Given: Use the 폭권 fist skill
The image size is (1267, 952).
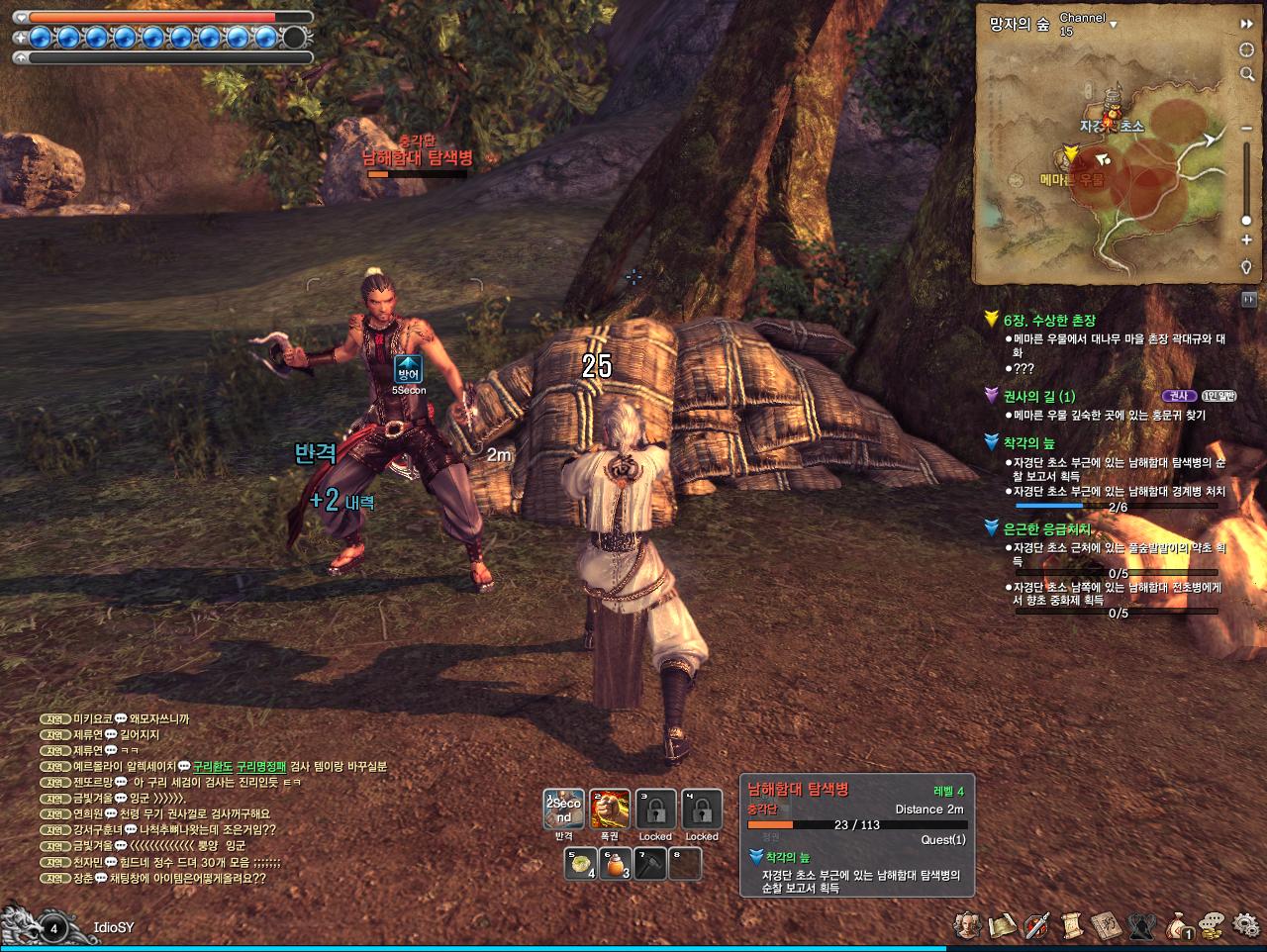Looking at the screenshot, I should pyautogui.click(x=610, y=809).
